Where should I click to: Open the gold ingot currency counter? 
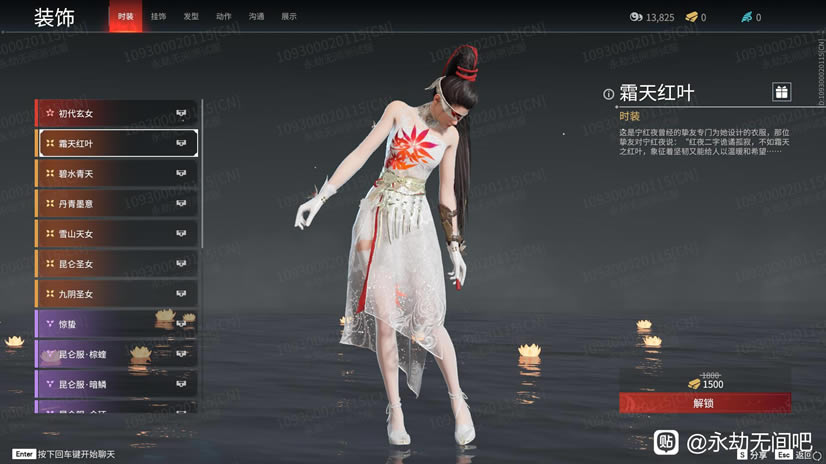pos(695,17)
